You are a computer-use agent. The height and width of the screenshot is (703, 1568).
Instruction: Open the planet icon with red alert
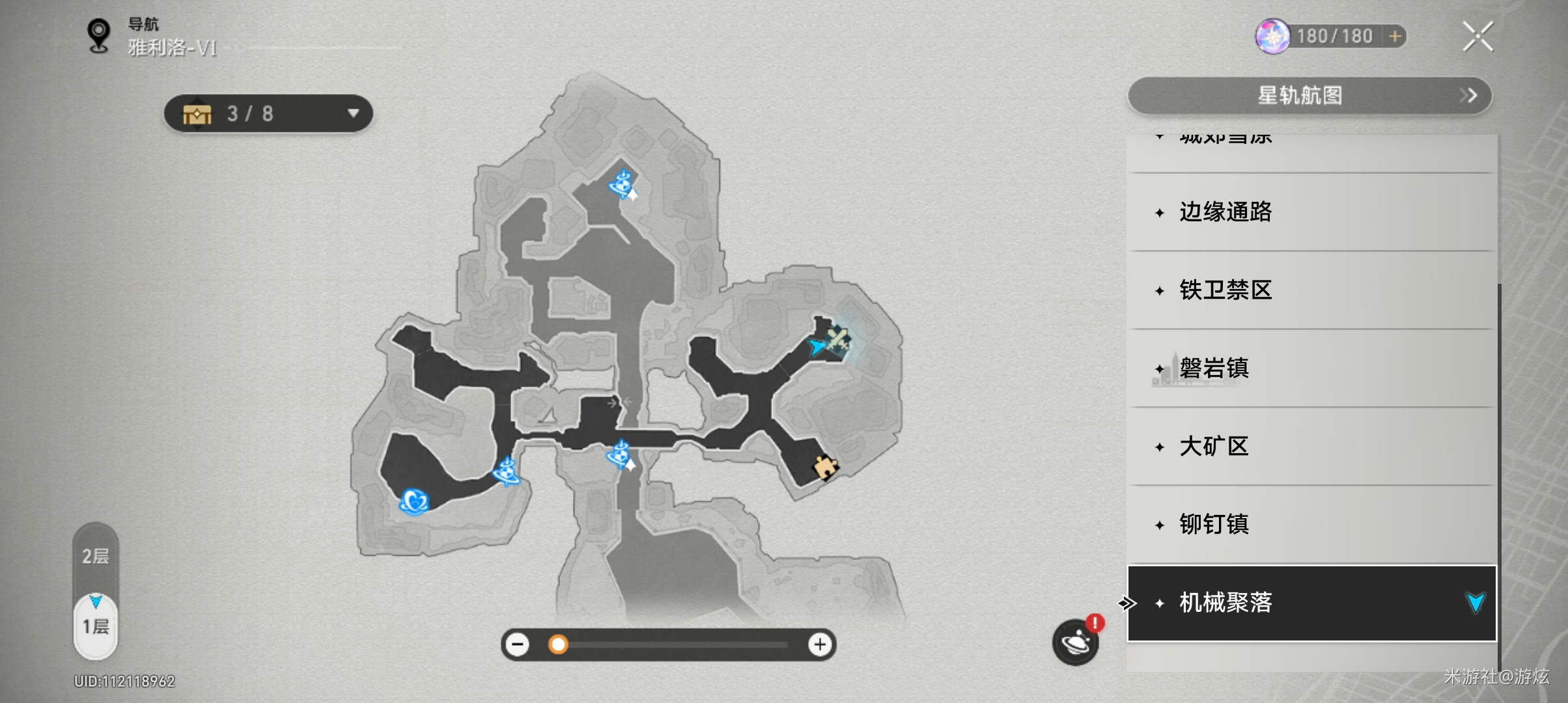point(1076,642)
